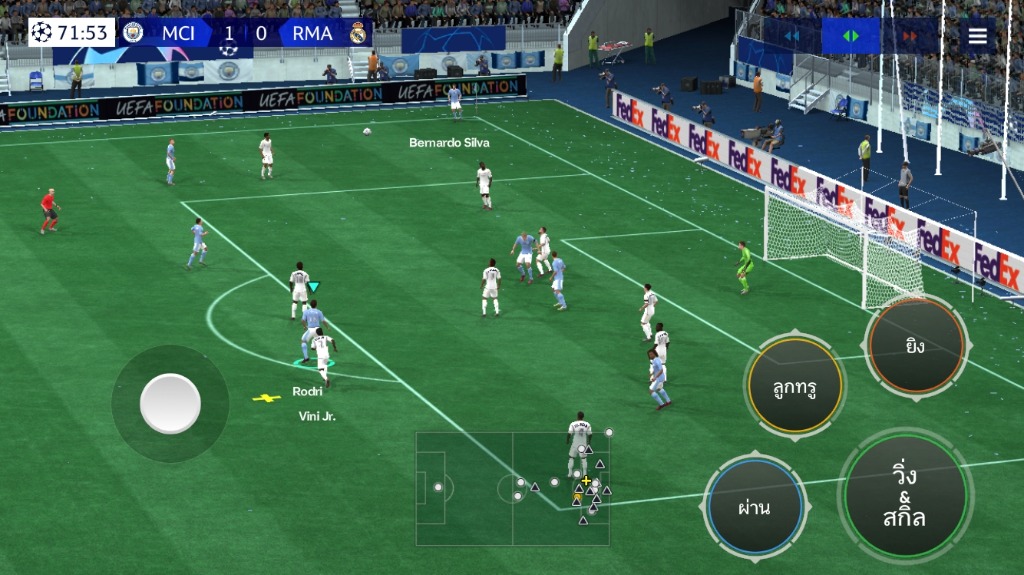
Task: Touch the virtual movement joystick
Action: click(x=170, y=404)
